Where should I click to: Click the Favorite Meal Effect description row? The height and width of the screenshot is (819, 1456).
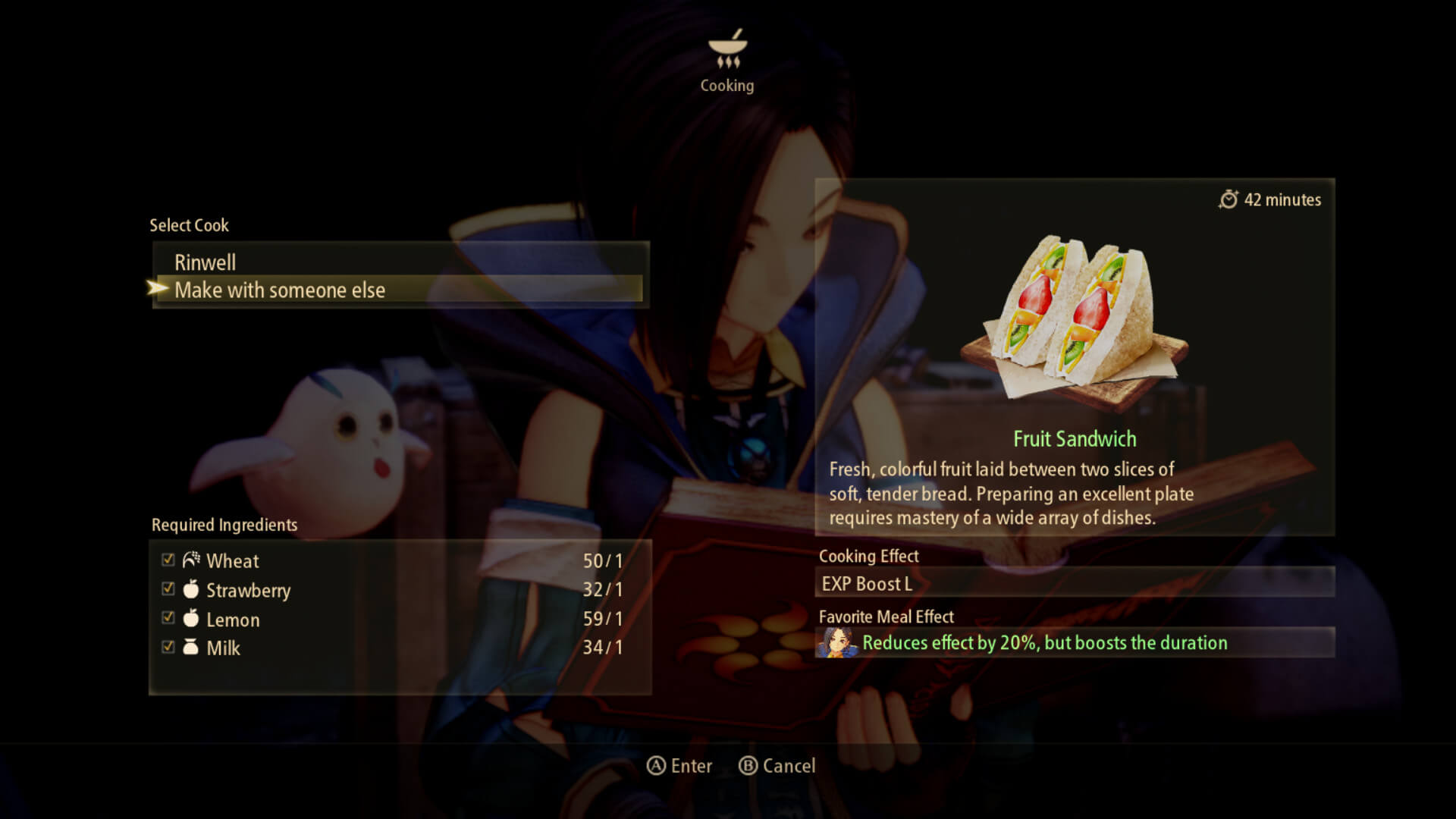pyautogui.click(x=1075, y=643)
